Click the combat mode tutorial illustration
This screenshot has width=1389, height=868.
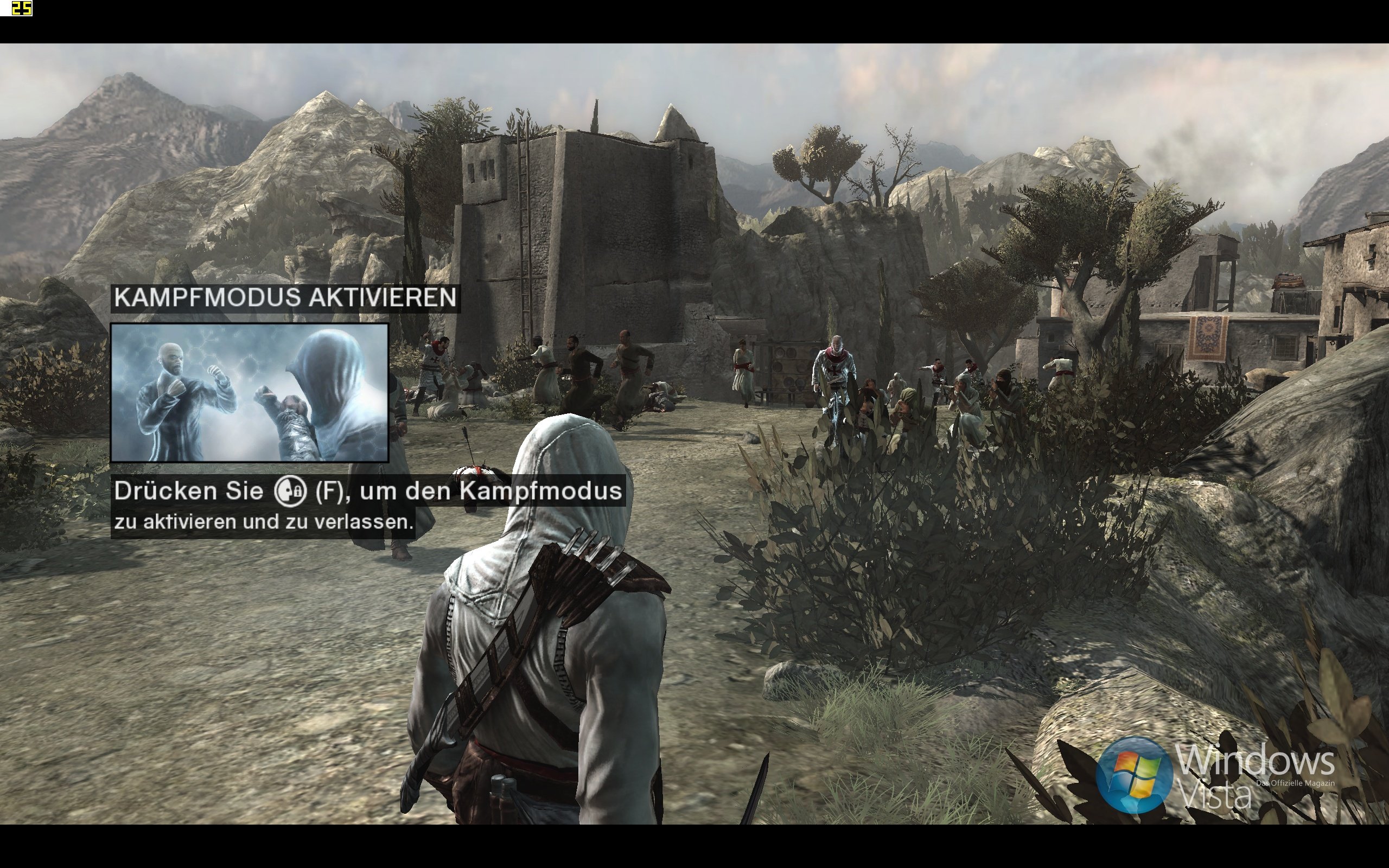[x=249, y=393]
